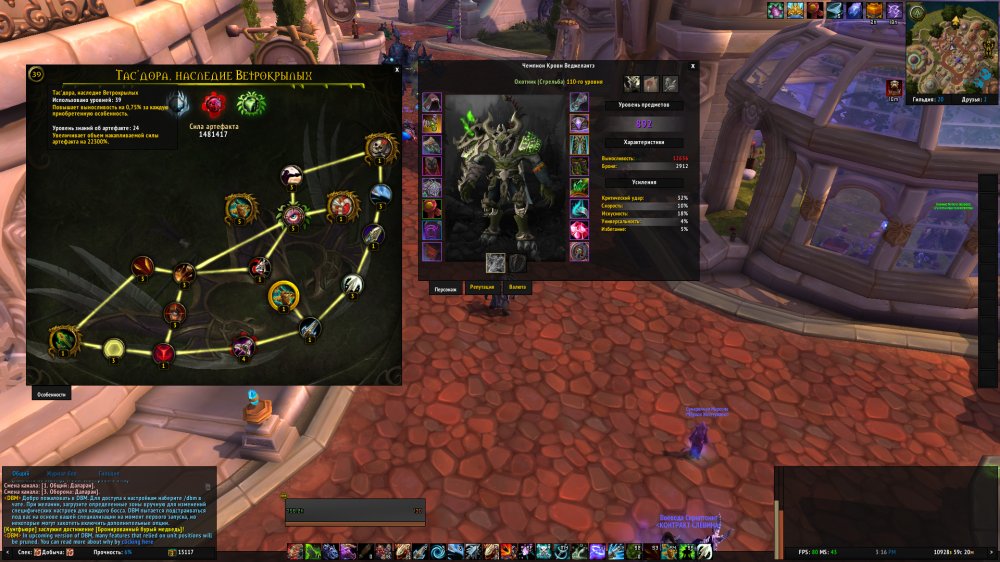The image size is (1000, 562).
Task: Click the Особенности tab under the artifact
Action: point(52,394)
